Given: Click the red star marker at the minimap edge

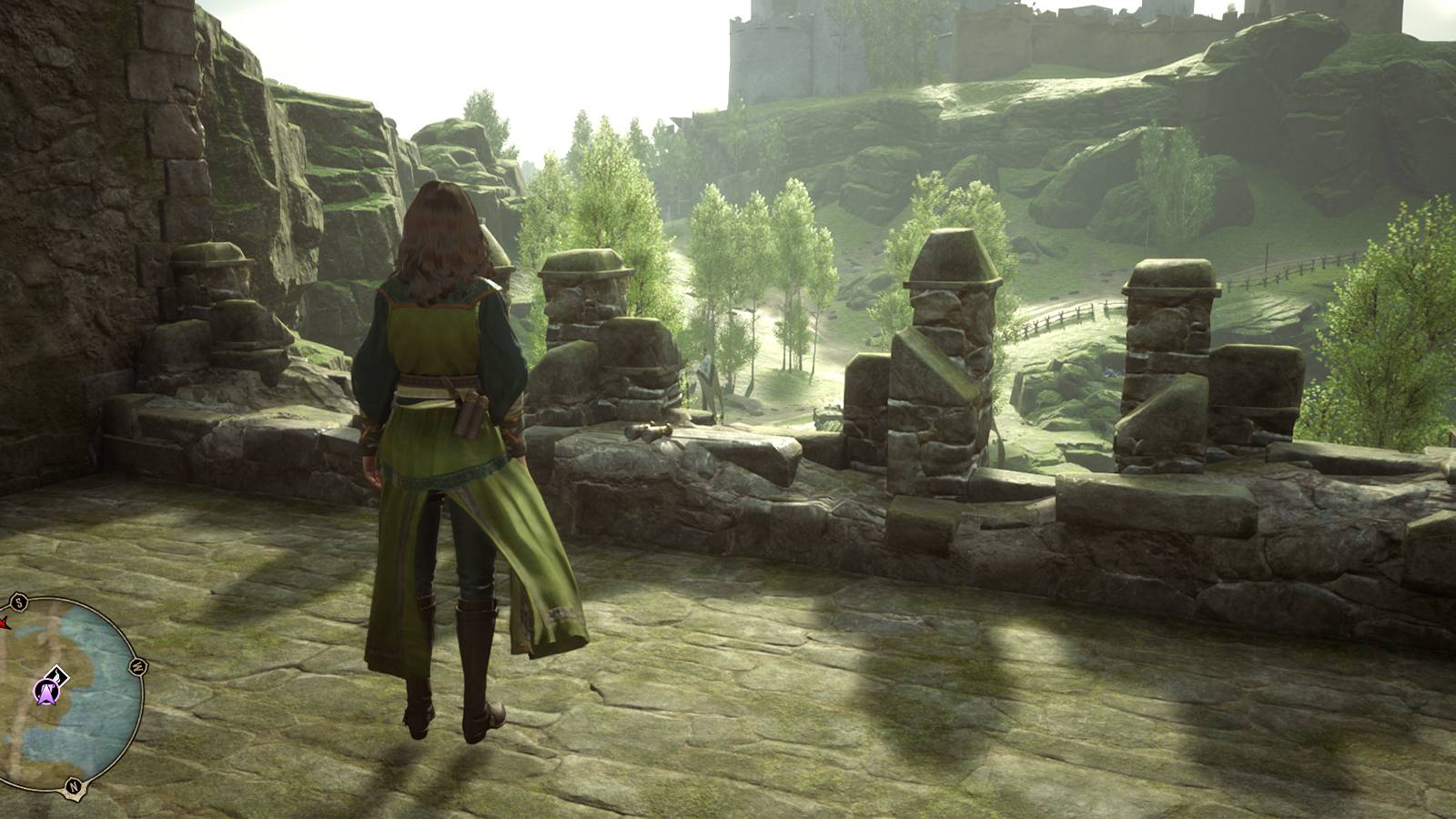Looking at the screenshot, I should point(3,623).
